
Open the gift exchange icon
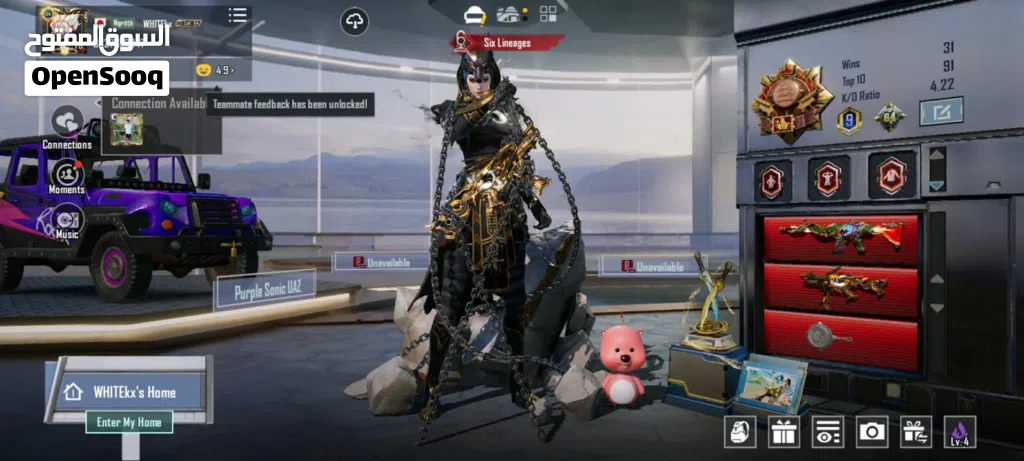916,431
